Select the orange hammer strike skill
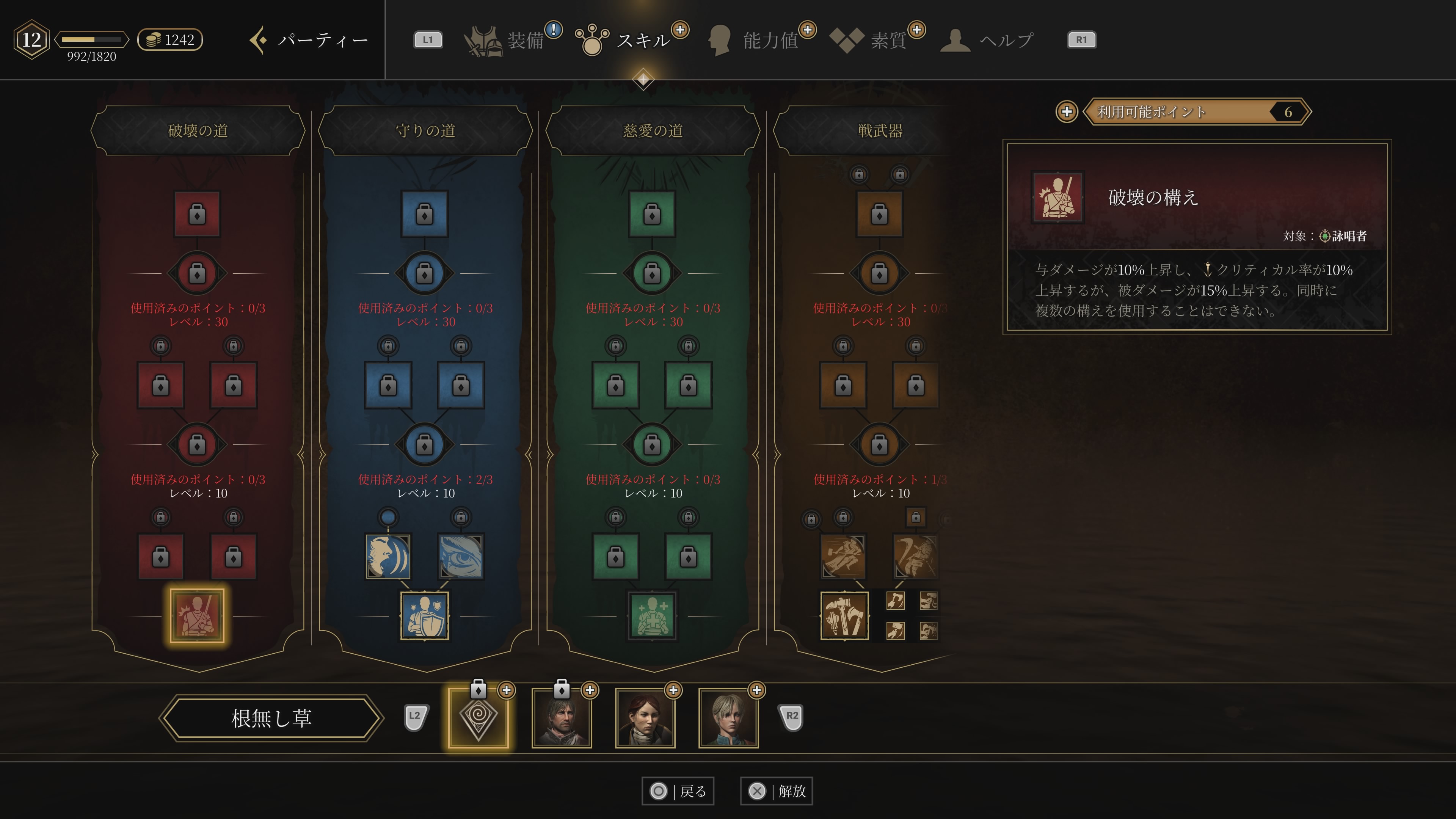The image size is (1456, 819). [x=843, y=557]
